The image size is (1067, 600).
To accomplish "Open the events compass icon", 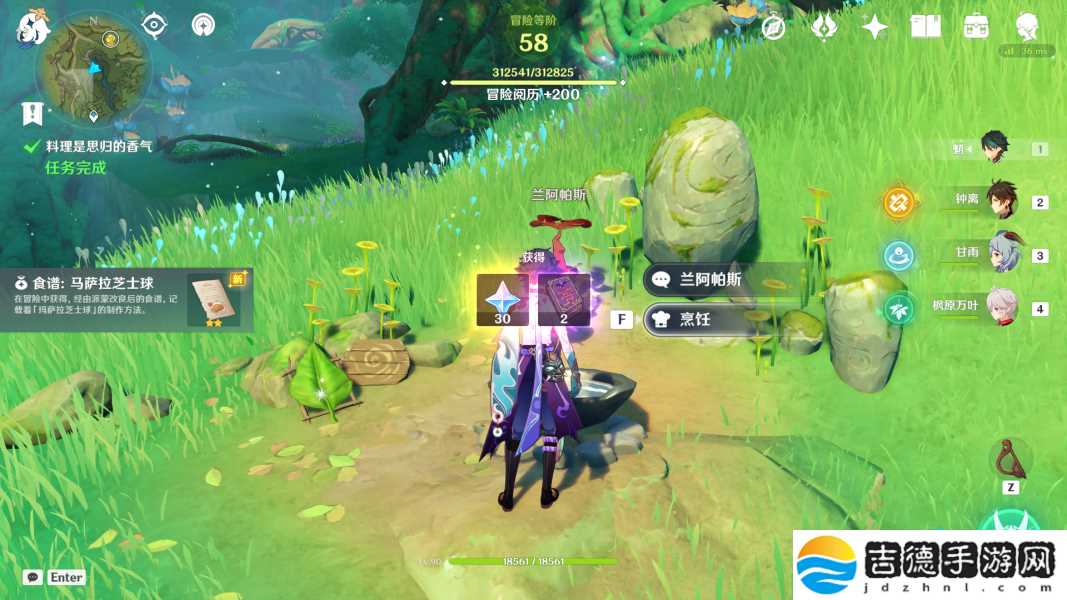I will [773, 27].
